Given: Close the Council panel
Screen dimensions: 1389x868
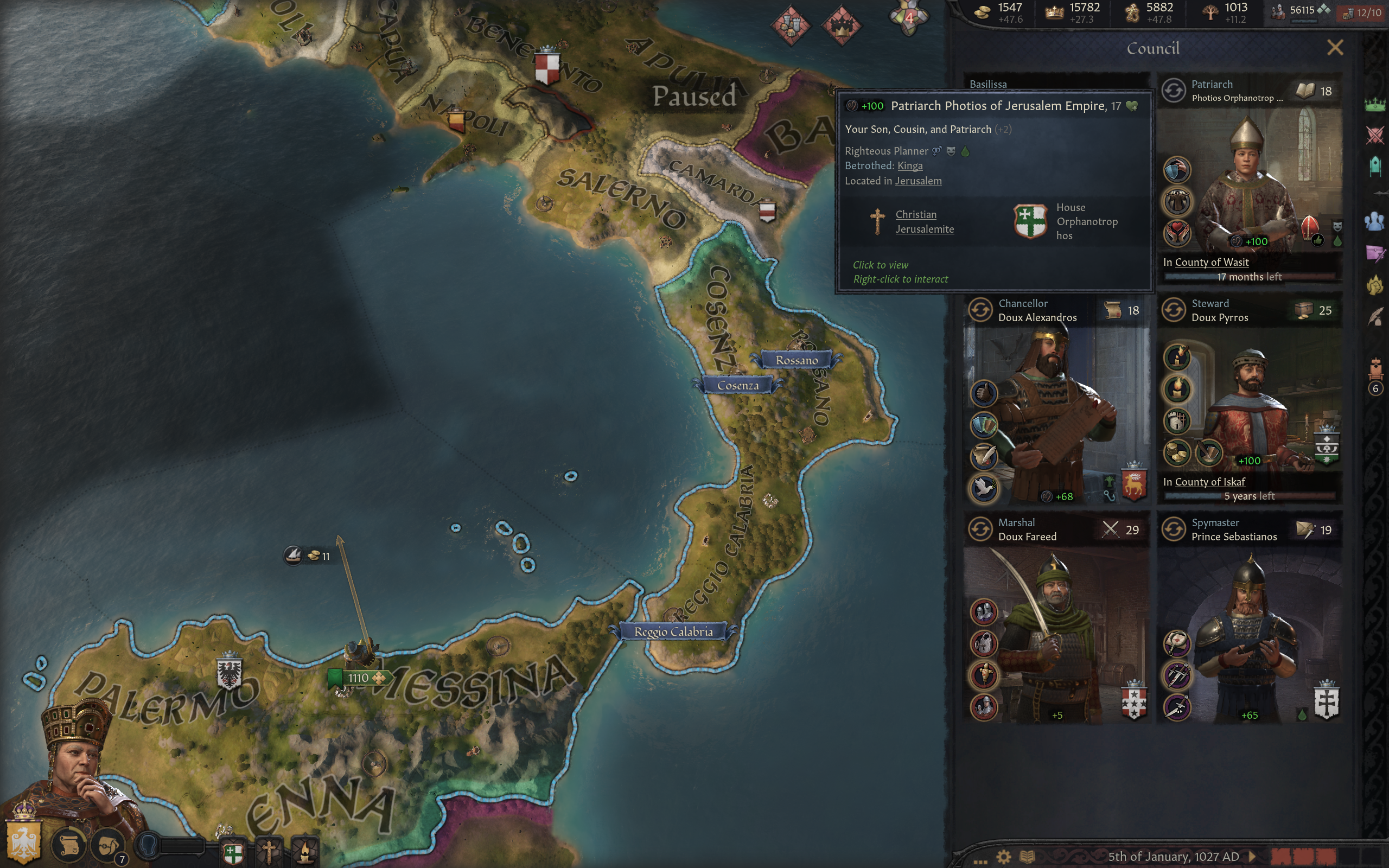Looking at the screenshot, I should click(x=1335, y=48).
